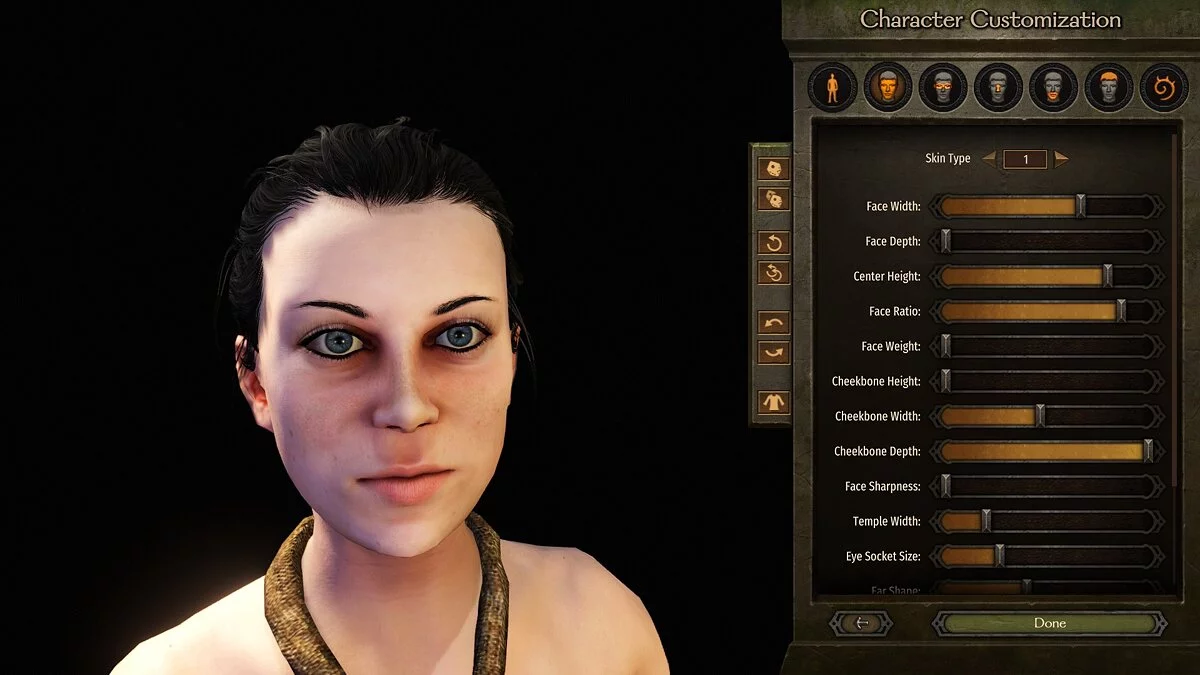This screenshot has width=1200, height=675.
Task: Set the Eye Socket Size slider
Action: click(x=999, y=556)
